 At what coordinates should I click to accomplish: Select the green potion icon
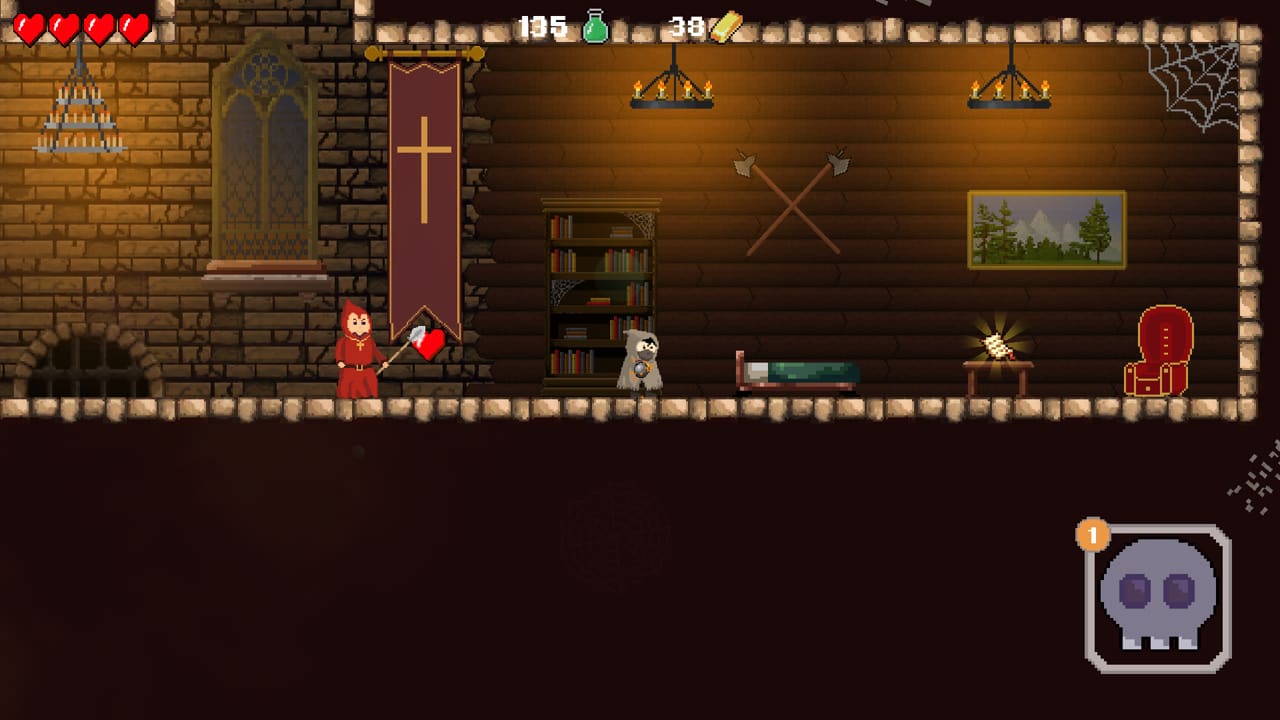(x=593, y=27)
